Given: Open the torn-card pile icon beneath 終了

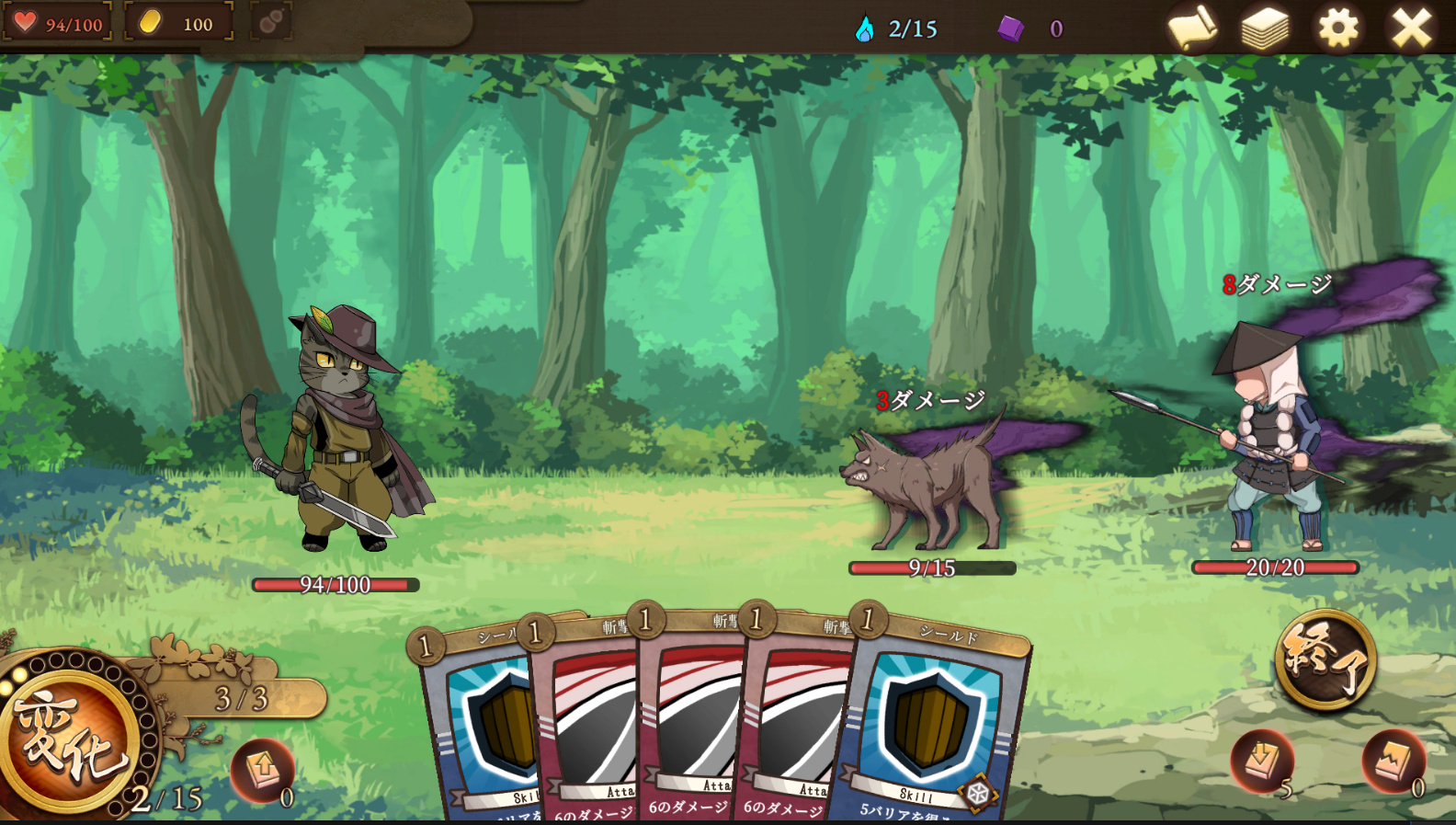Looking at the screenshot, I should [x=1393, y=761].
